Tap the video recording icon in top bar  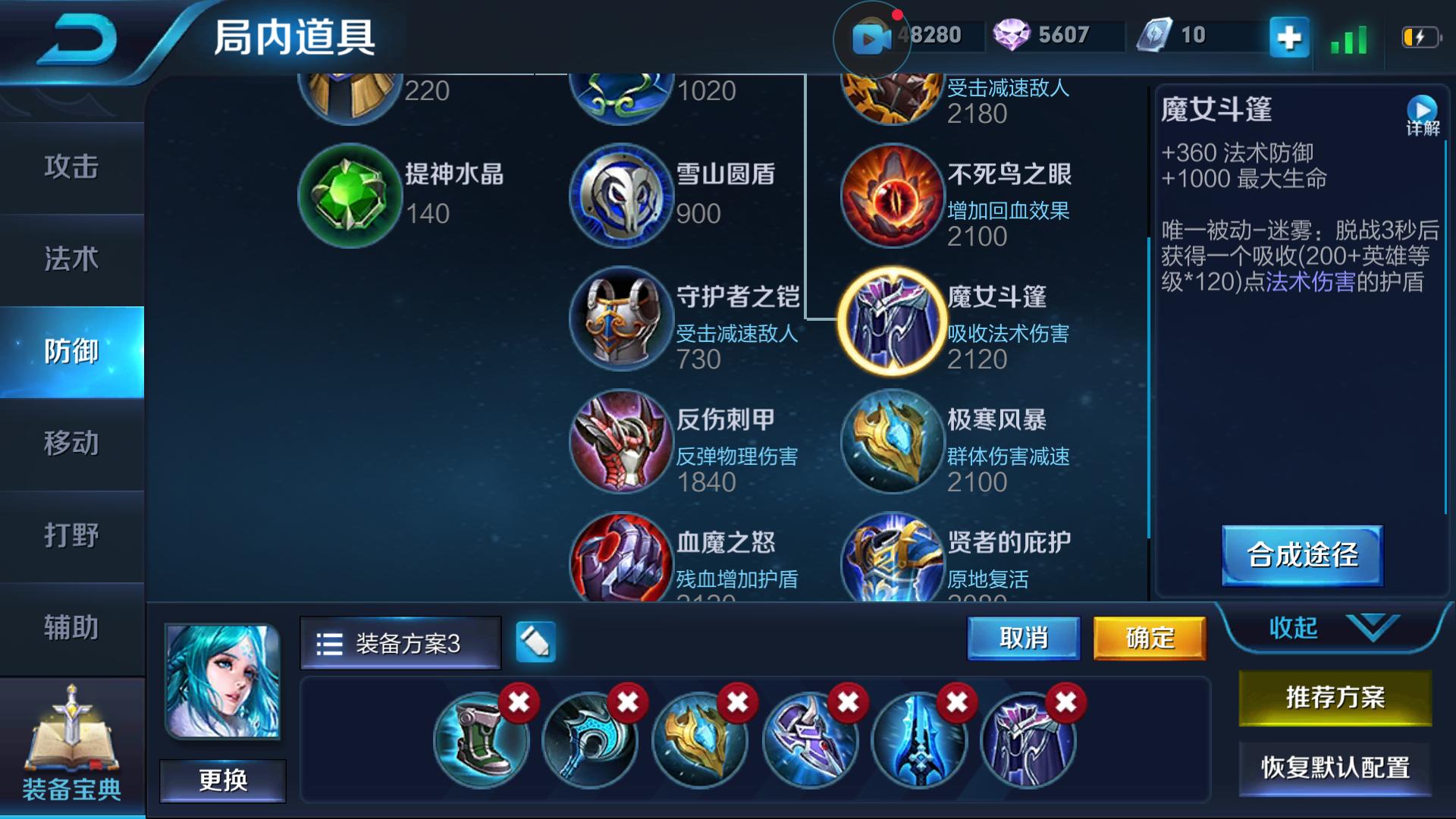(874, 36)
